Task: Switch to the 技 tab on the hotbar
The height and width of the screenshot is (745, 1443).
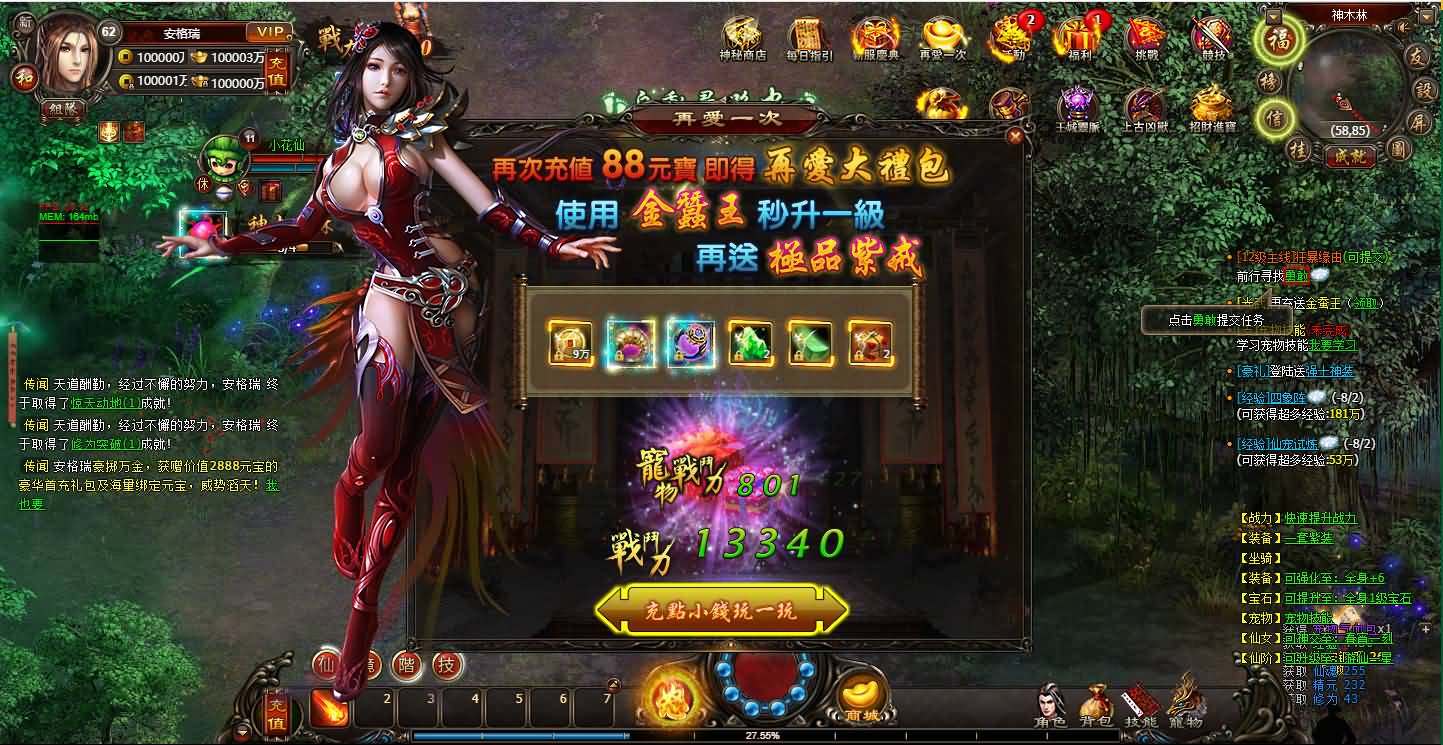Action: click(x=446, y=664)
